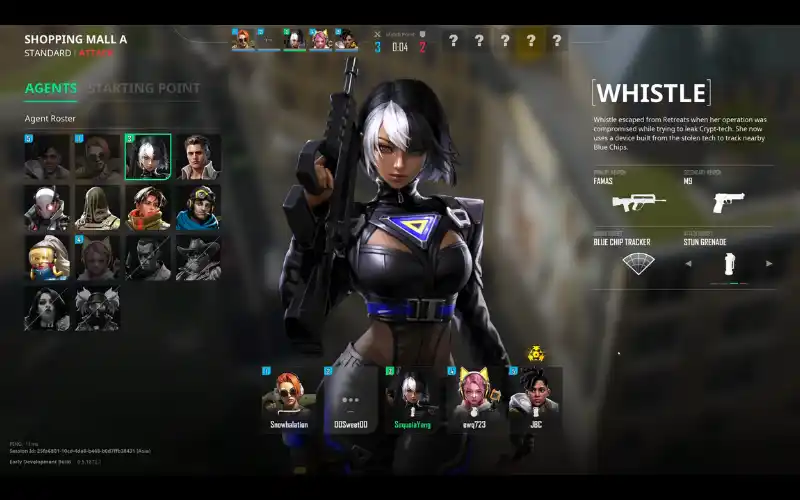Click the Stun Grenade gadget icon
Screen dimensions: 800x500
click(x=729, y=263)
